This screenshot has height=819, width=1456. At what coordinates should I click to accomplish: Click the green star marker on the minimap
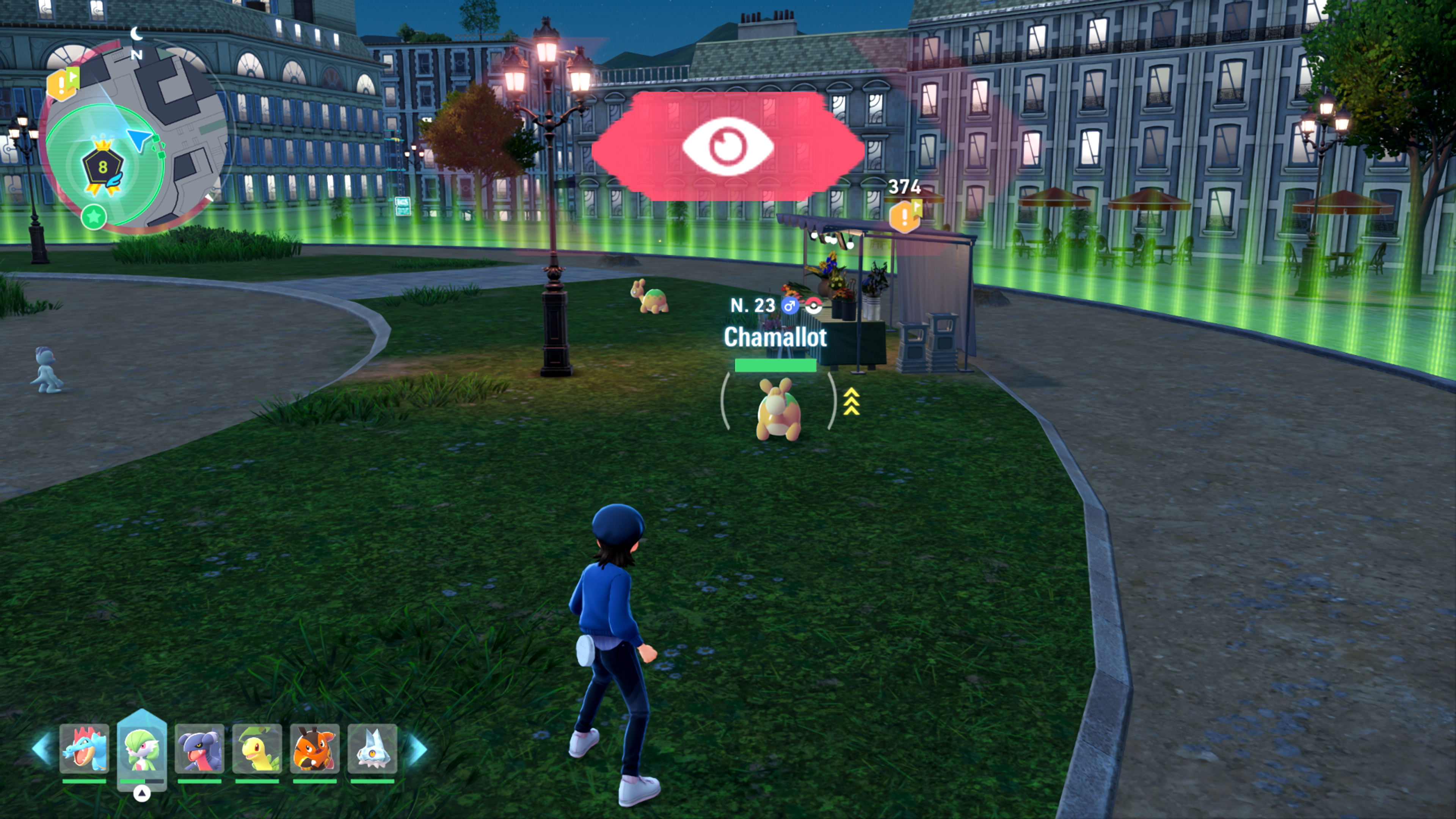(94, 217)
